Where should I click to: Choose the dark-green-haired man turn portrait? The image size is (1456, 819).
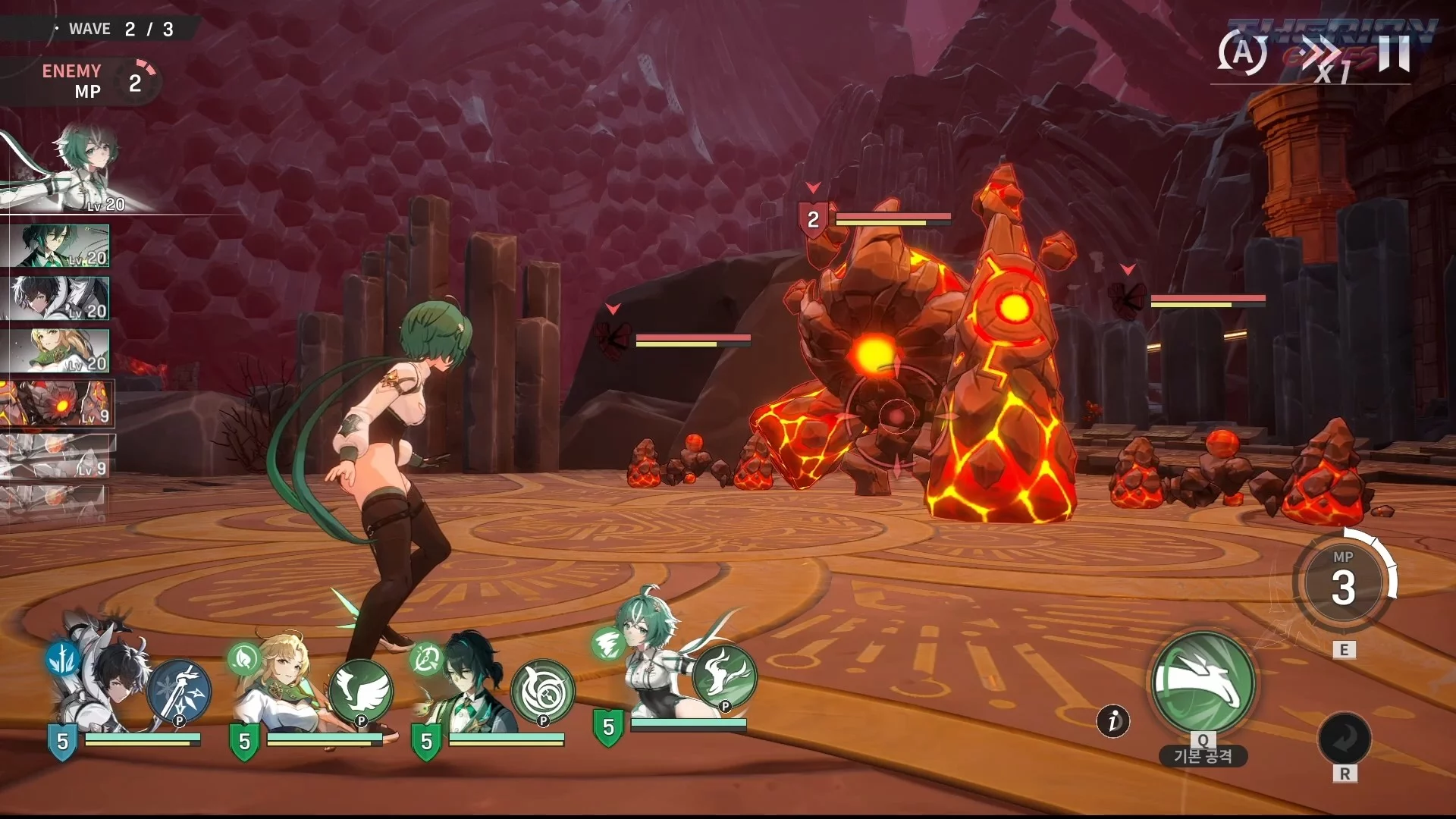tap(59, 246)
